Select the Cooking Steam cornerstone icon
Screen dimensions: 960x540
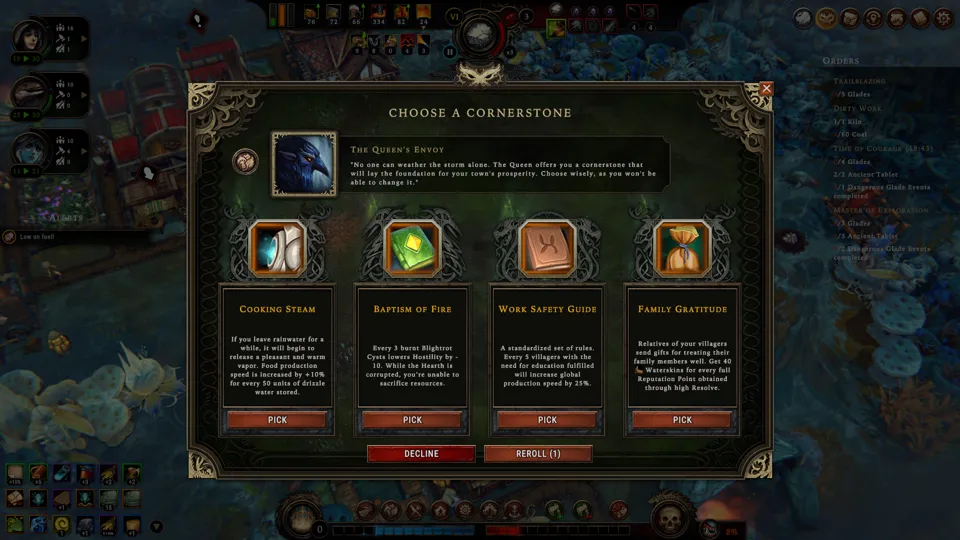coord(277,249)
